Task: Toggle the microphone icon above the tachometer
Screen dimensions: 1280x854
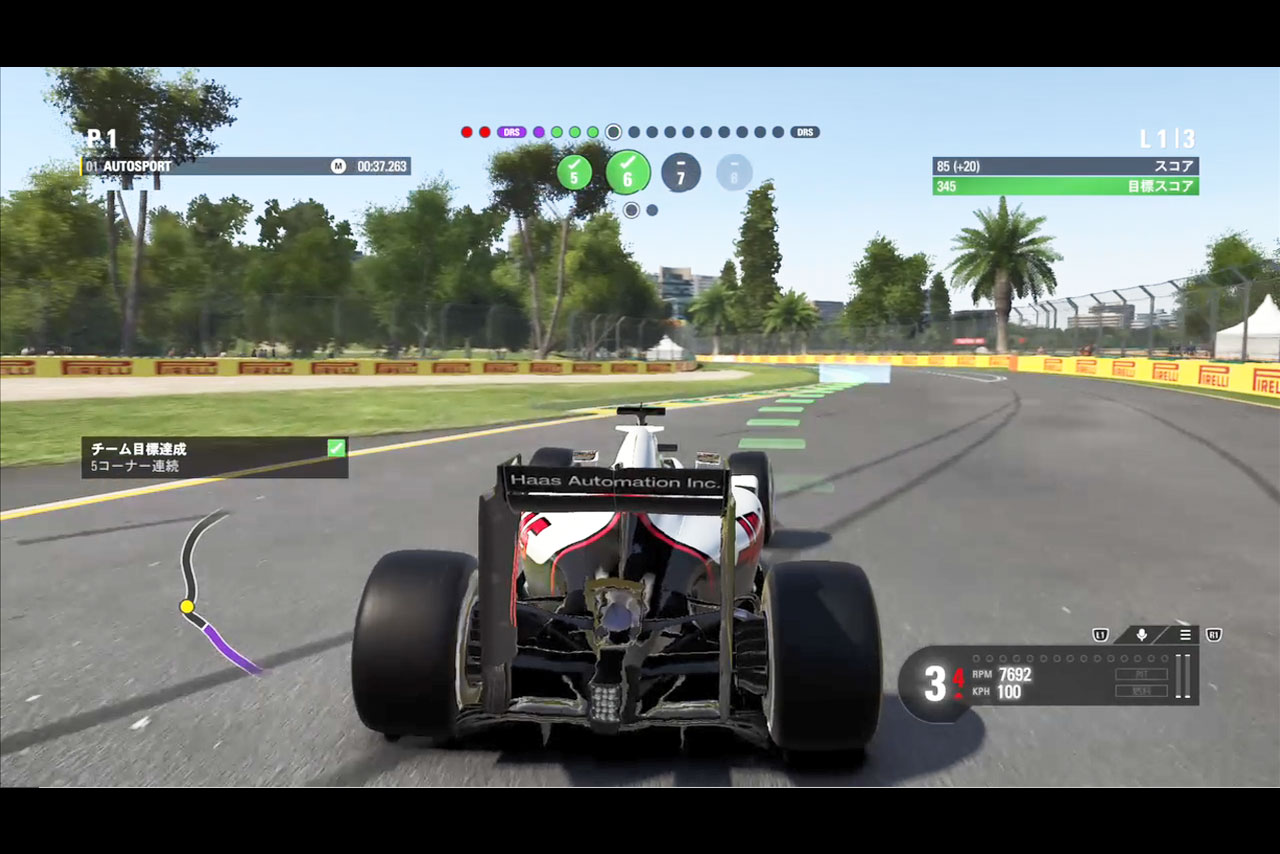Action: tap(1141, 635)
